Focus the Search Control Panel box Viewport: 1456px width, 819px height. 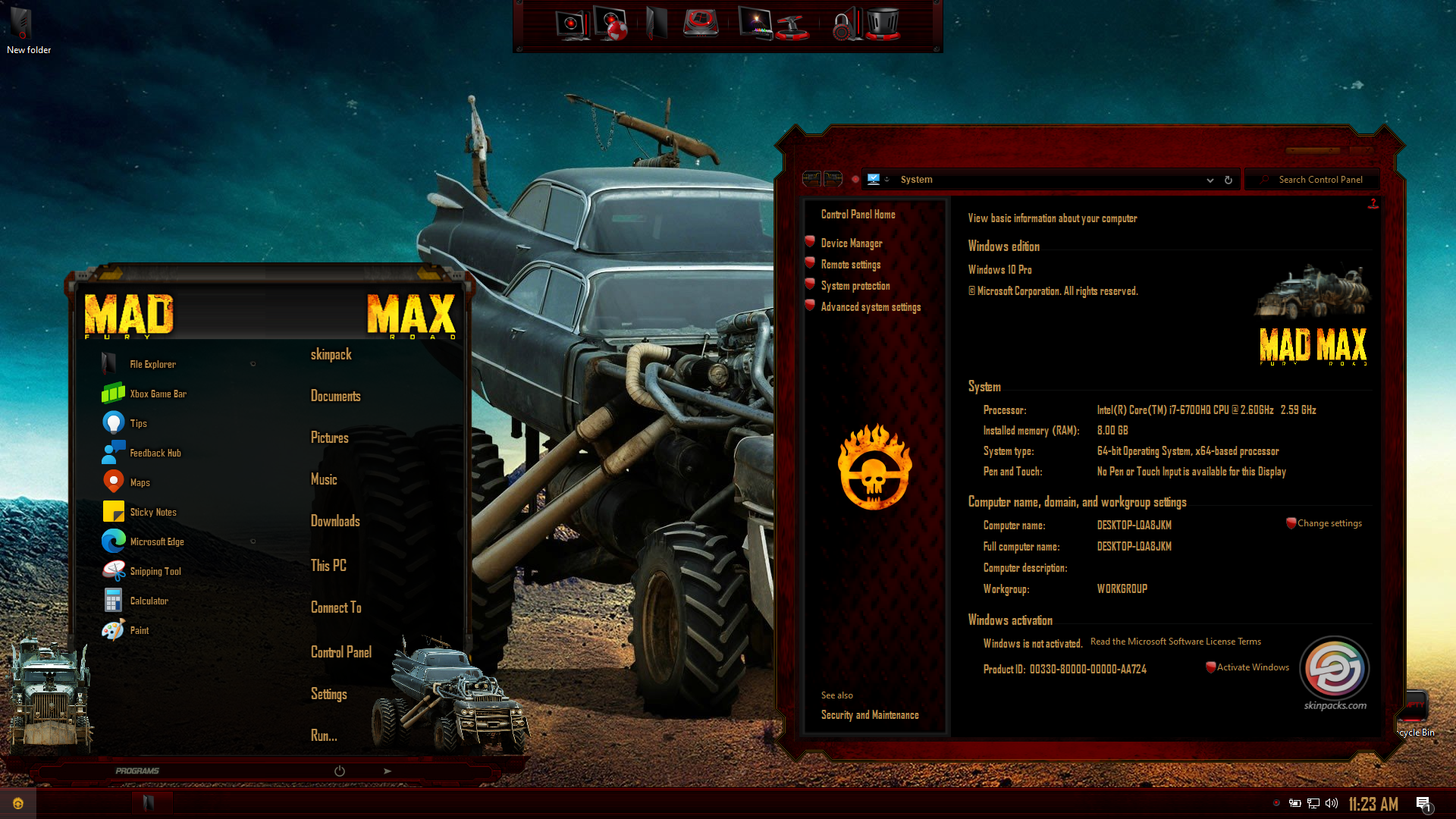point(1320,180)
